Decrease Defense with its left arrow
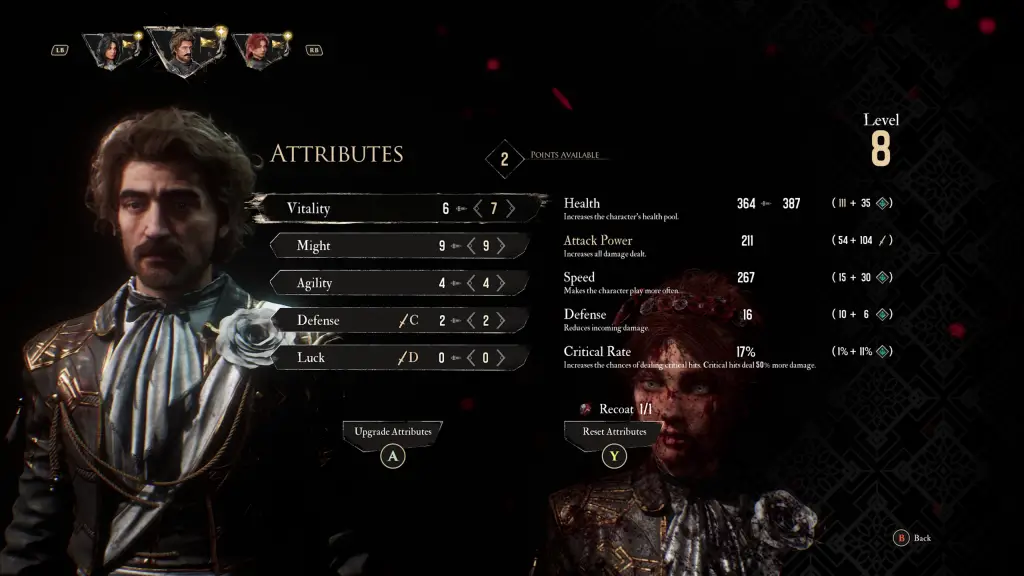This screenshot has width=1024, height=576. point(471,320)
